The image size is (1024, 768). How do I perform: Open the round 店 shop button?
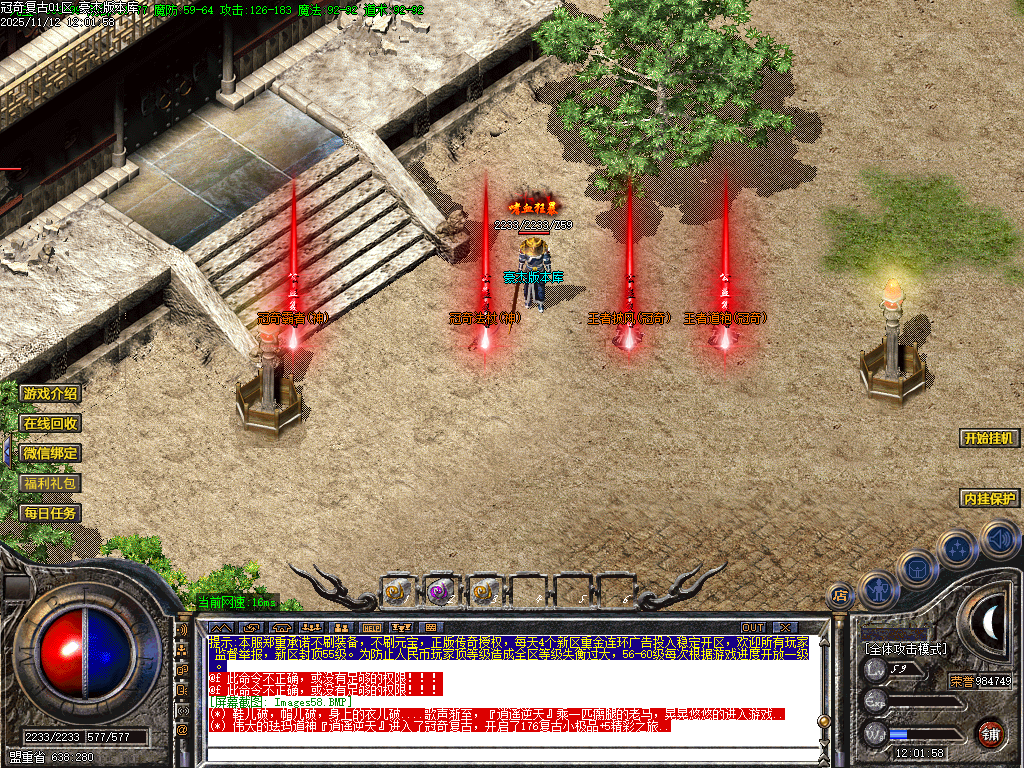click(840, 597)
